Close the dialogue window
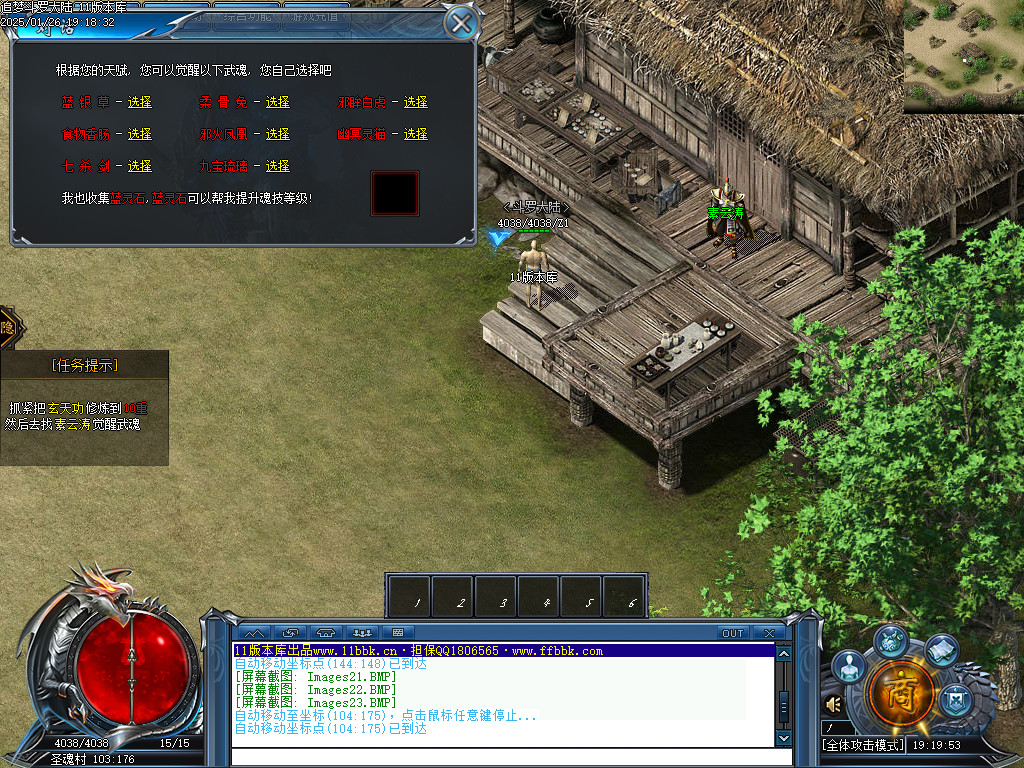The width and height of the screenshot is (1024, 768). pos(460,22)
